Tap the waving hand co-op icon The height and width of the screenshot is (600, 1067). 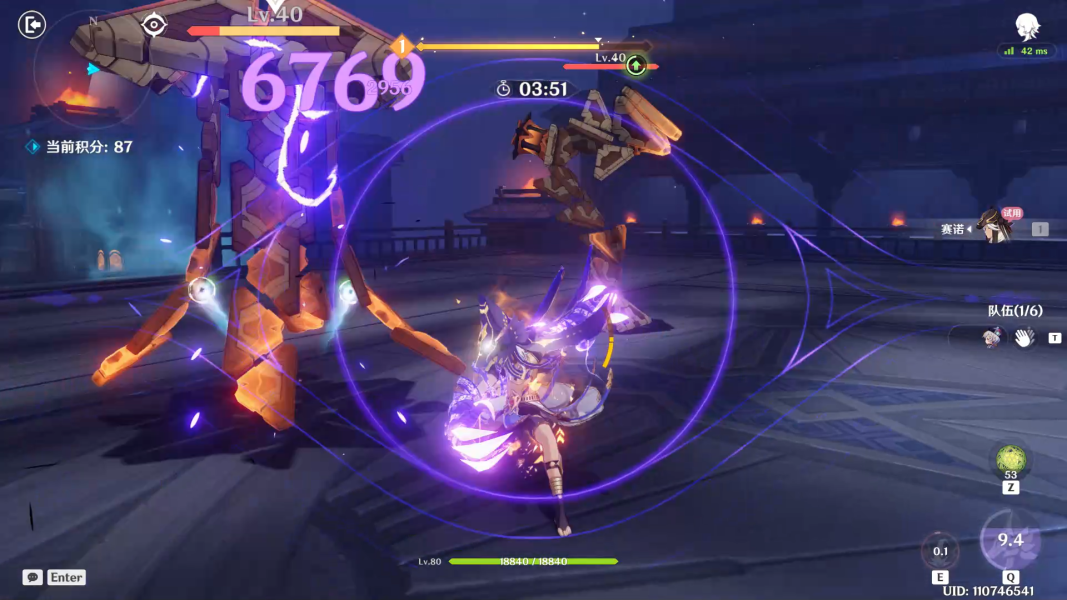click(1023, 338)
